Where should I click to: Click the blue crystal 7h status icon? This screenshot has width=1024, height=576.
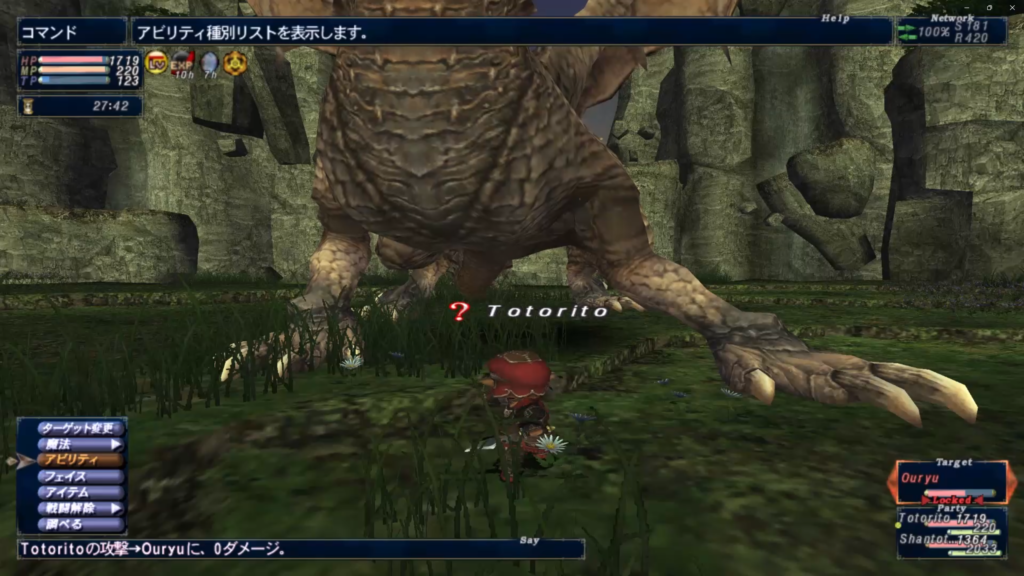click(x=209, y=64)
